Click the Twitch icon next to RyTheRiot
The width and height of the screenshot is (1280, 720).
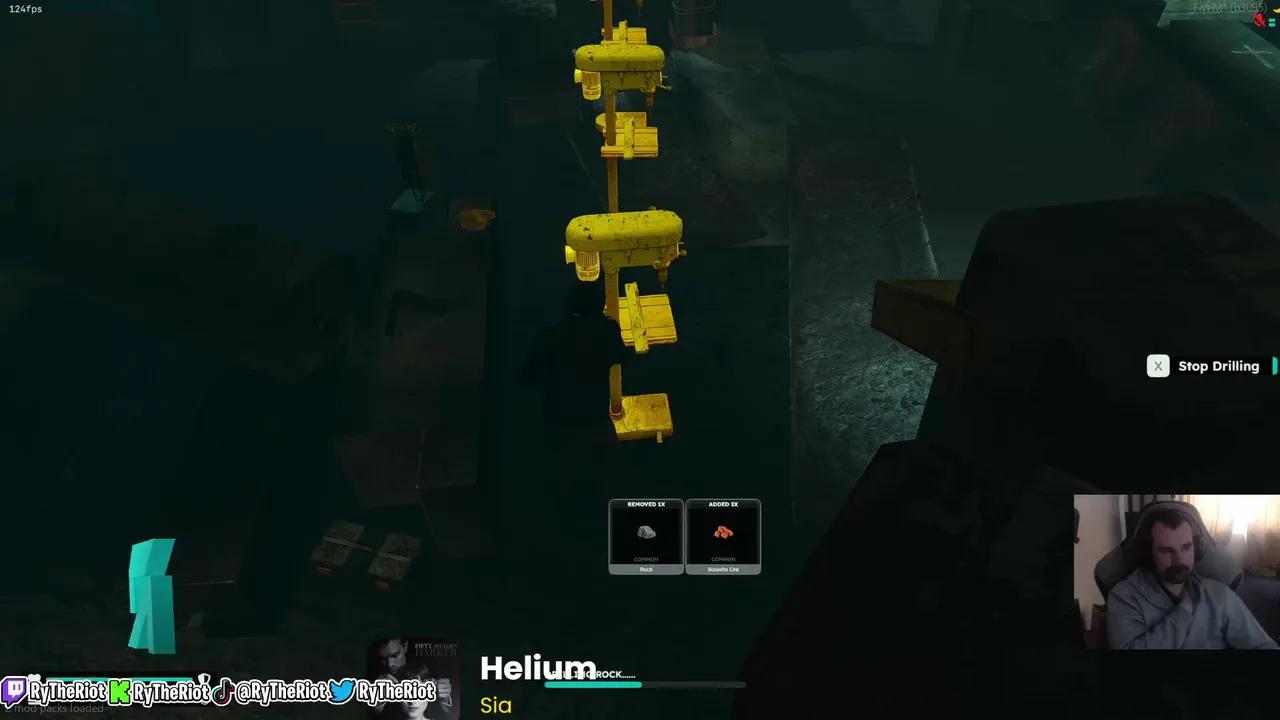tap(13, 691)
